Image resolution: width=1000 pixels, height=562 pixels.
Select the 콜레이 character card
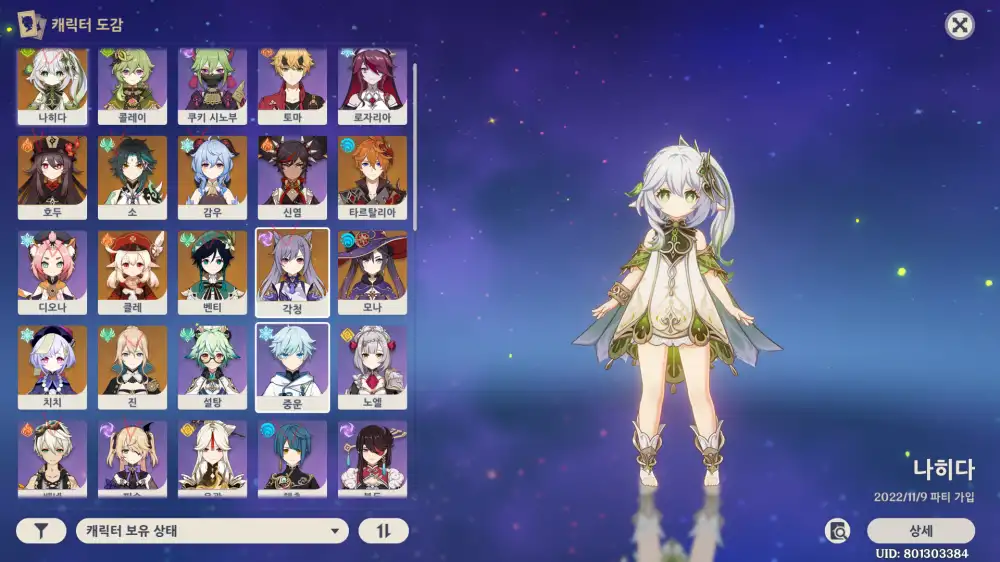[x=133, y=86]
